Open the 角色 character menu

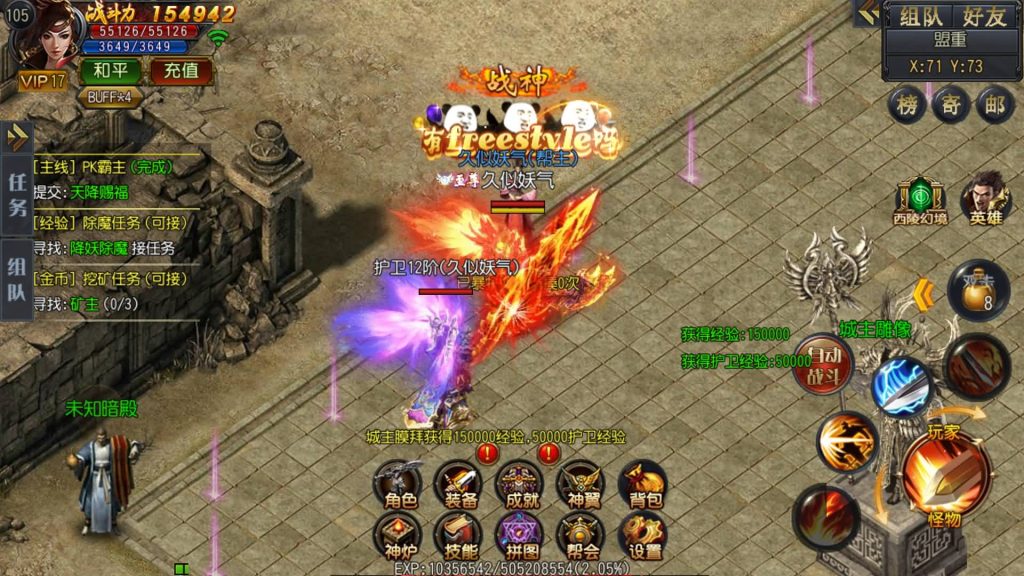point(395,485)
